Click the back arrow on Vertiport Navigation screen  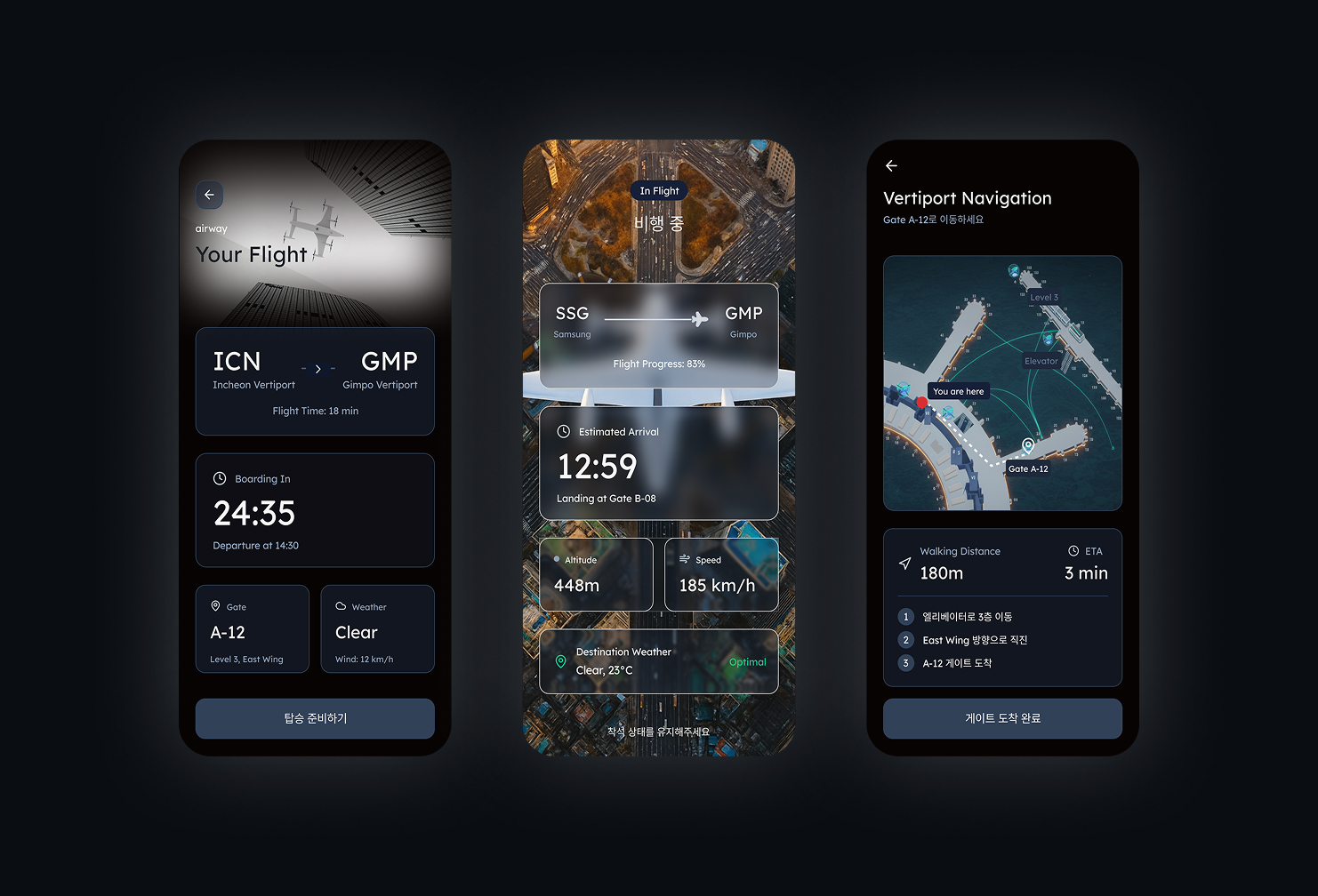click(x=891, y=165)
